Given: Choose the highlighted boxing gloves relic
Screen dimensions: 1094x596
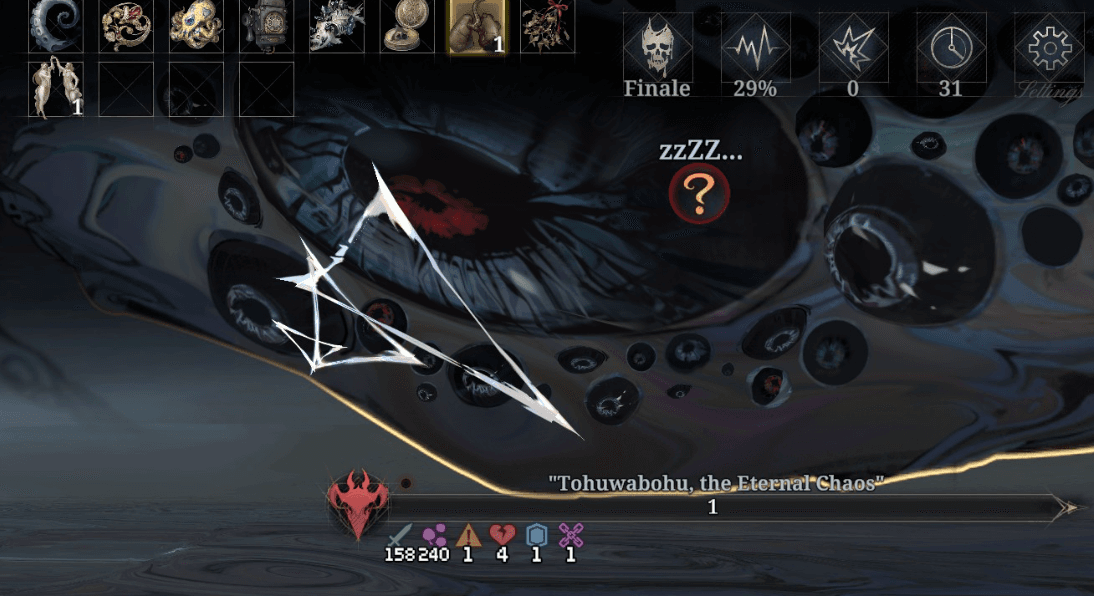Looking at the screenshot, I should point(476,26).
